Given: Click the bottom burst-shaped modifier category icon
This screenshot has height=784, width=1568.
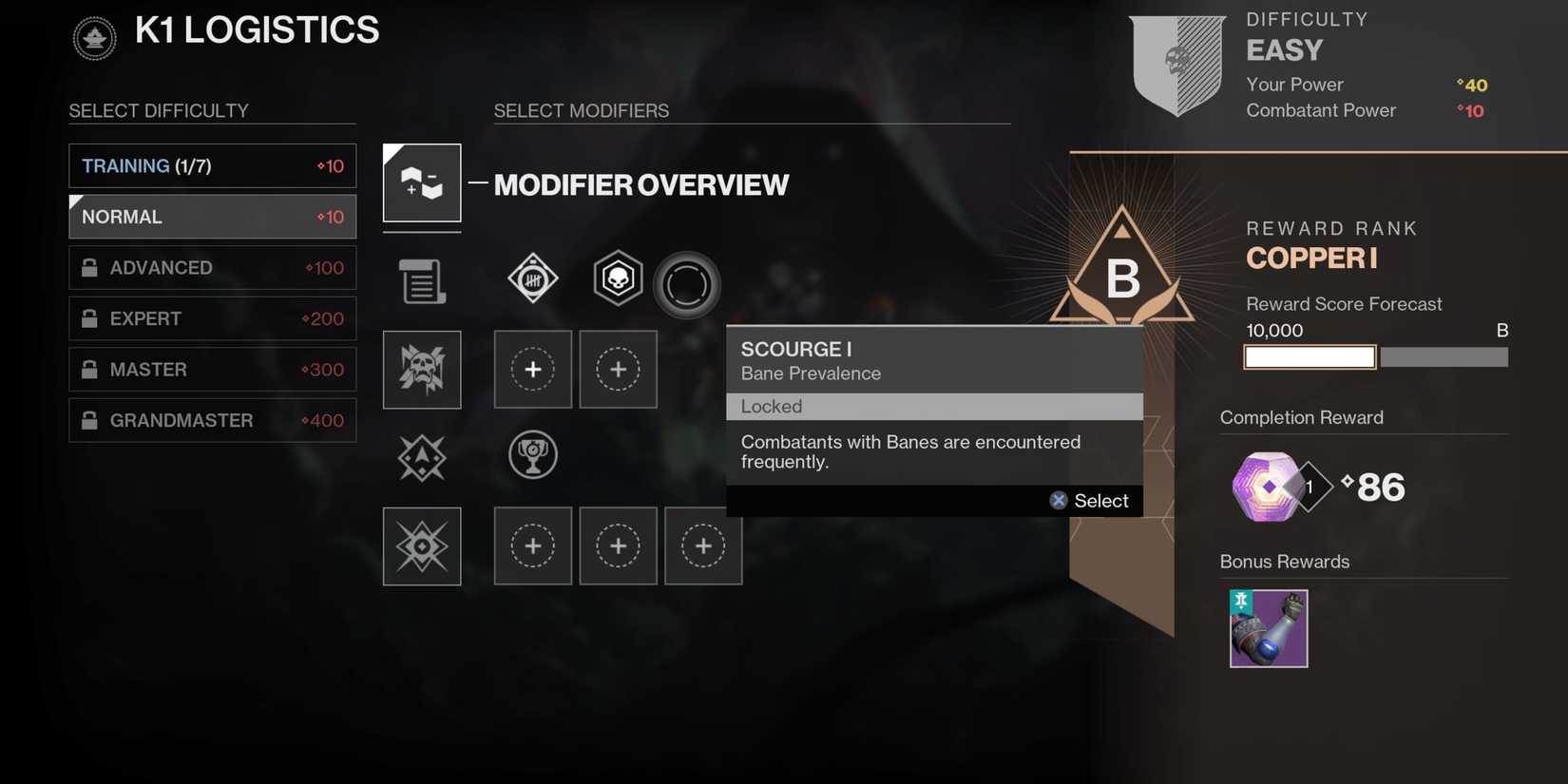Looking at the screenshot, I should 421,545.
